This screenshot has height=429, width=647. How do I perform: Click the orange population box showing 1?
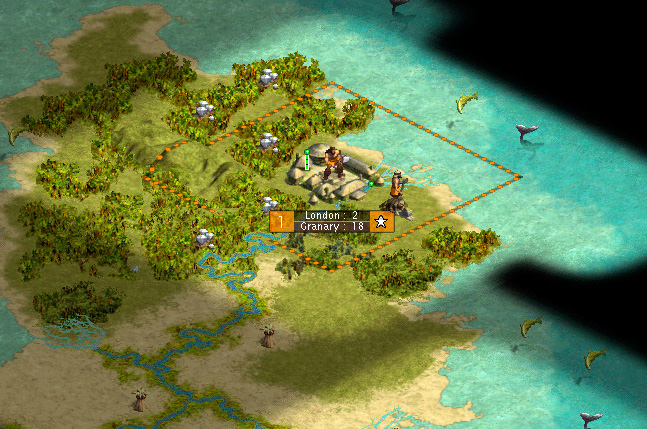(283, 221)
